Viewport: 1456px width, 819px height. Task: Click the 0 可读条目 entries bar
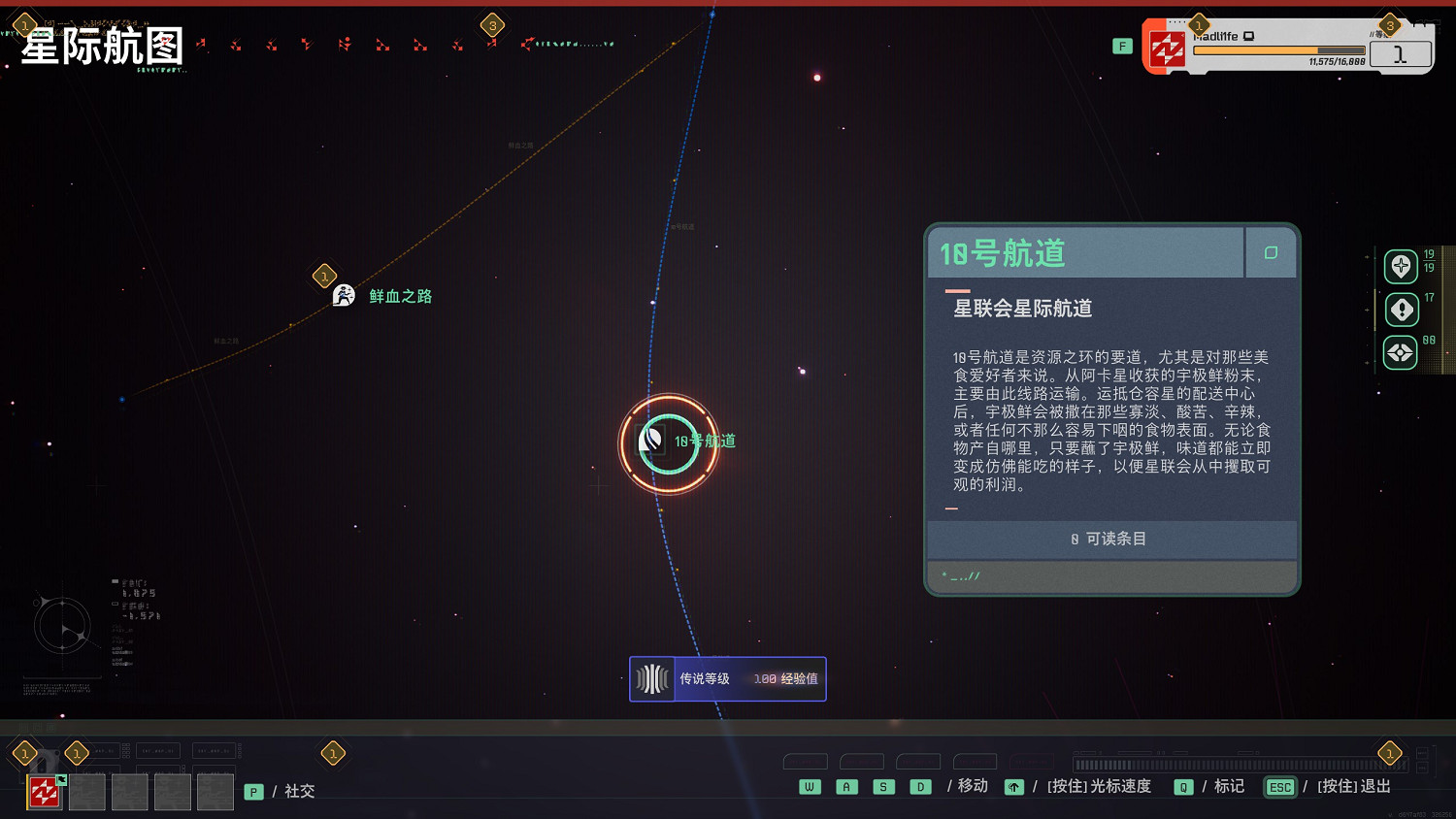[x=1110, y=540]
